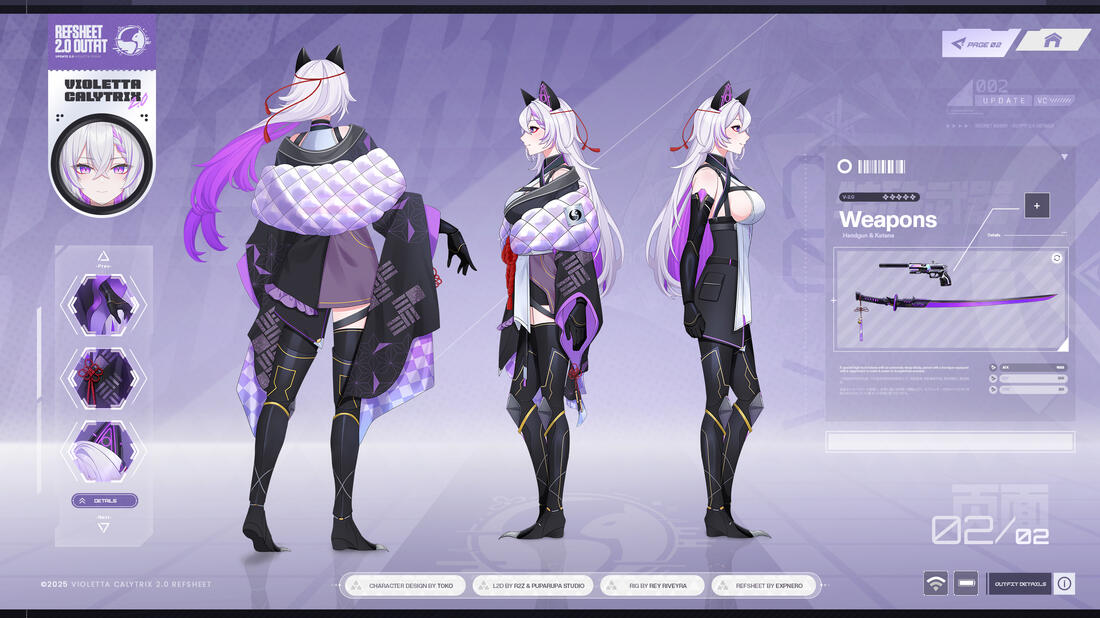This screenshot has width=1100, height=618.
Task: Go to the Page 02 tab
Action: tap(979, 42)
